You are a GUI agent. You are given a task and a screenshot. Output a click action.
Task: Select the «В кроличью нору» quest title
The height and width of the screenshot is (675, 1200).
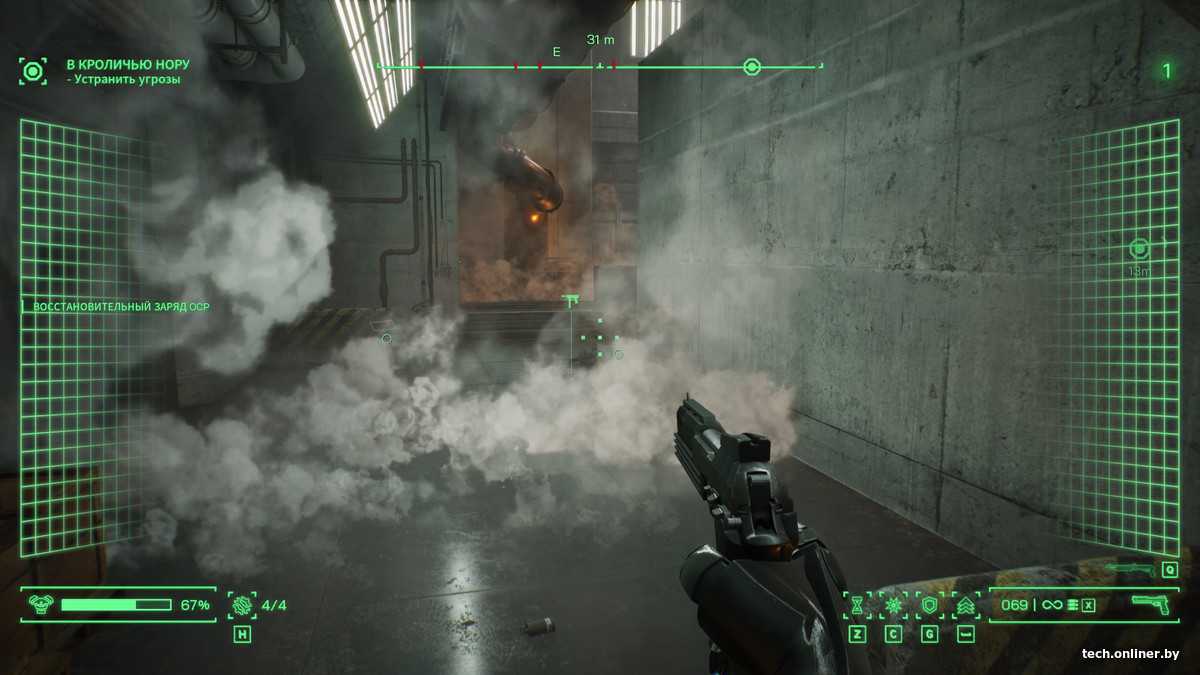pos(128,64)
